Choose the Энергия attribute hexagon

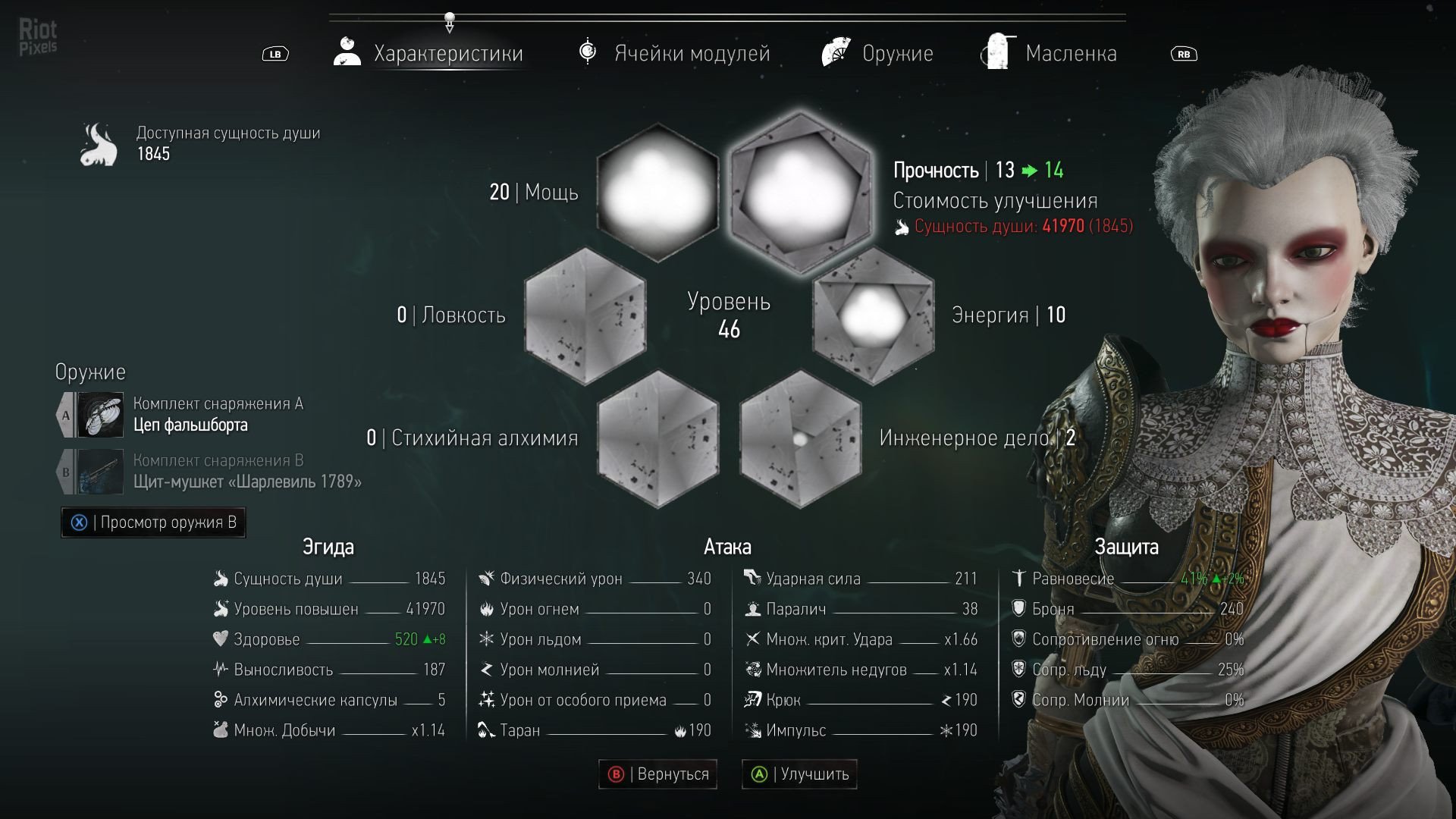[x=874, y=315]
